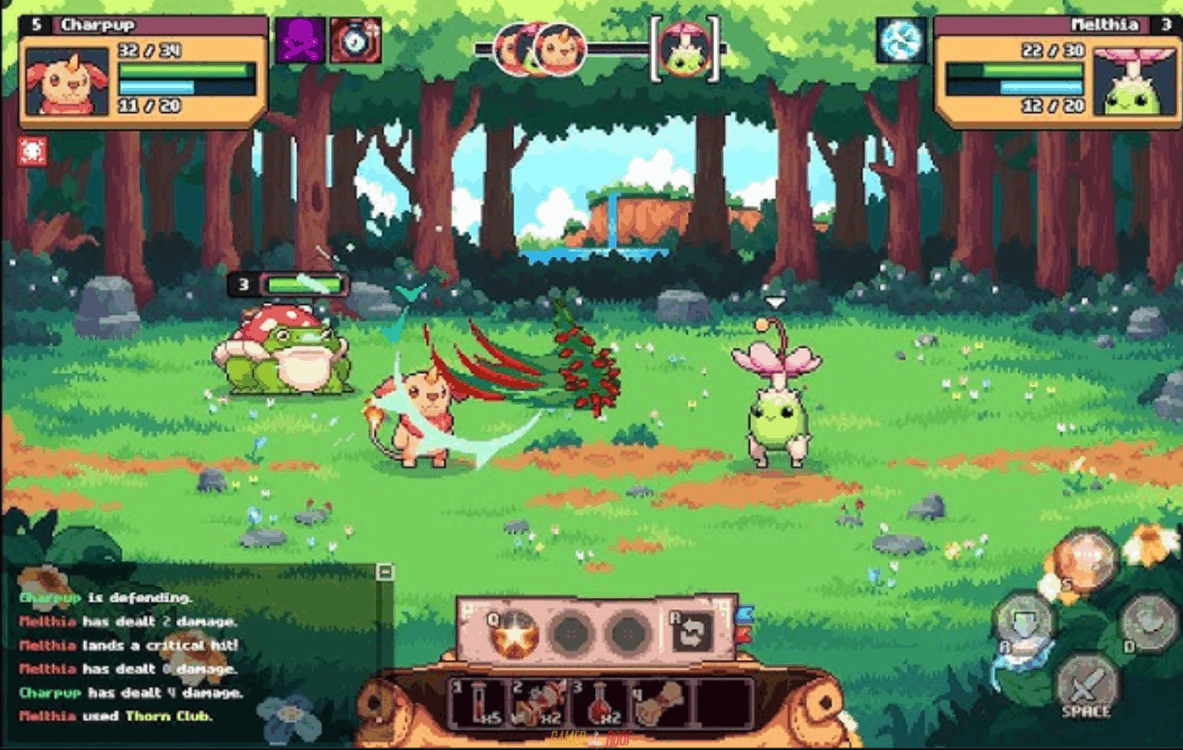Activate the glowing star skill
1183x750 pixels.
(516, 633)
